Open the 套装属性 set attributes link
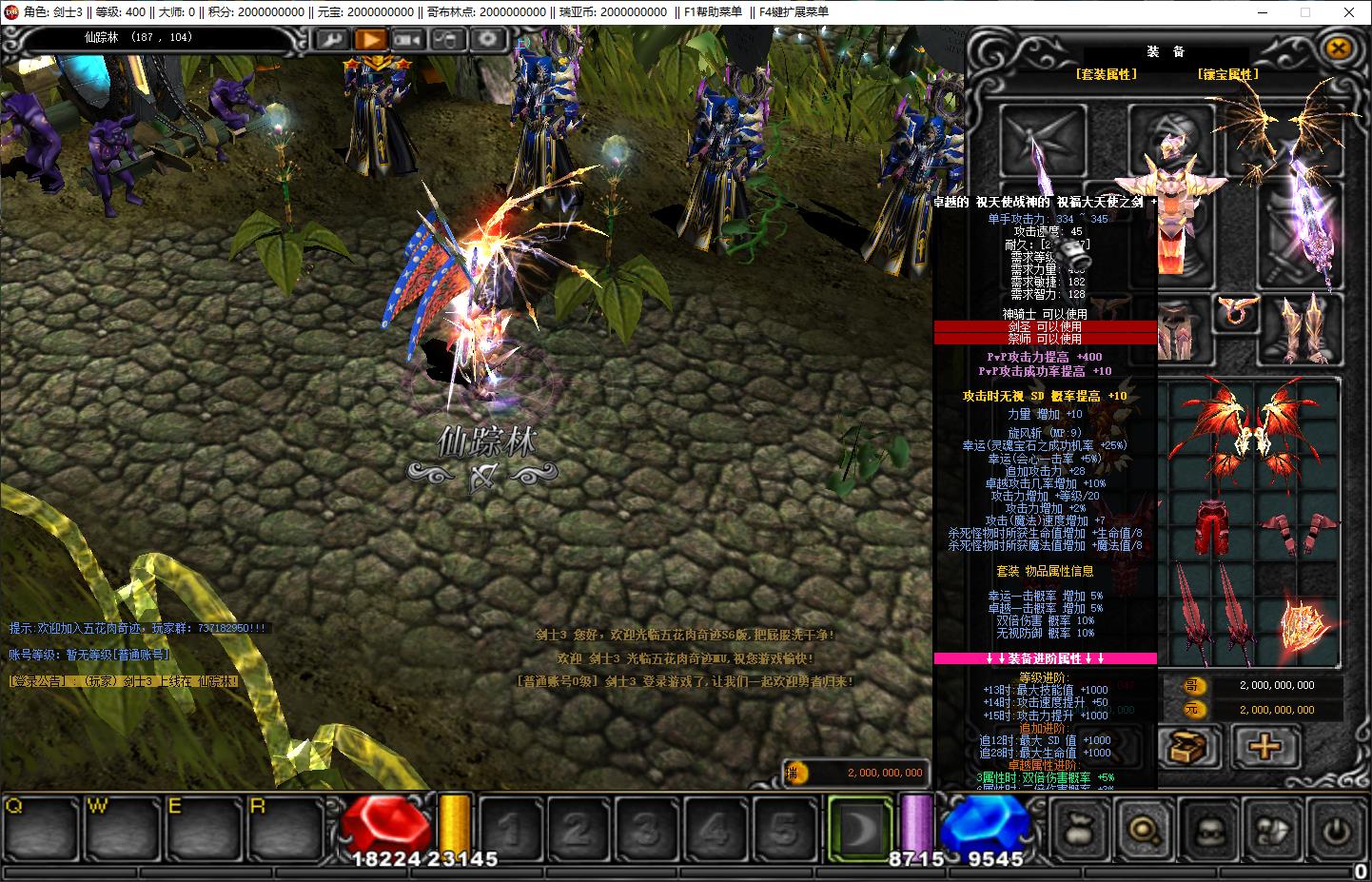Image resolution: width=1372 pixels, height=882 pixels. point(1106,74)
